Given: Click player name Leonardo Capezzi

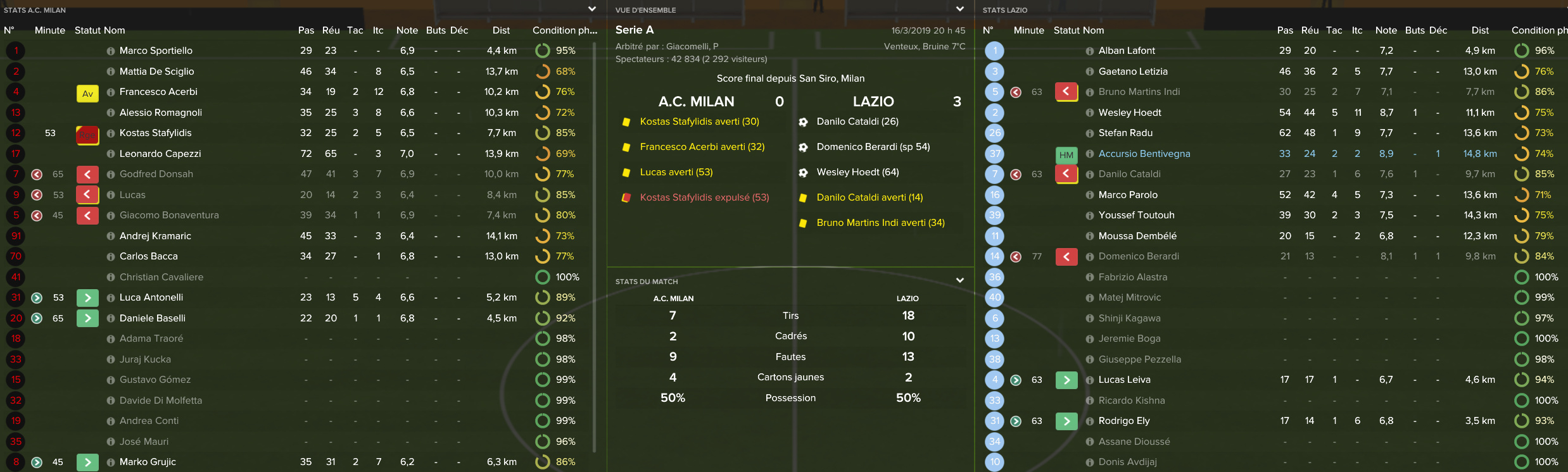Looking at the screenshot, I should tap(160, 154).
